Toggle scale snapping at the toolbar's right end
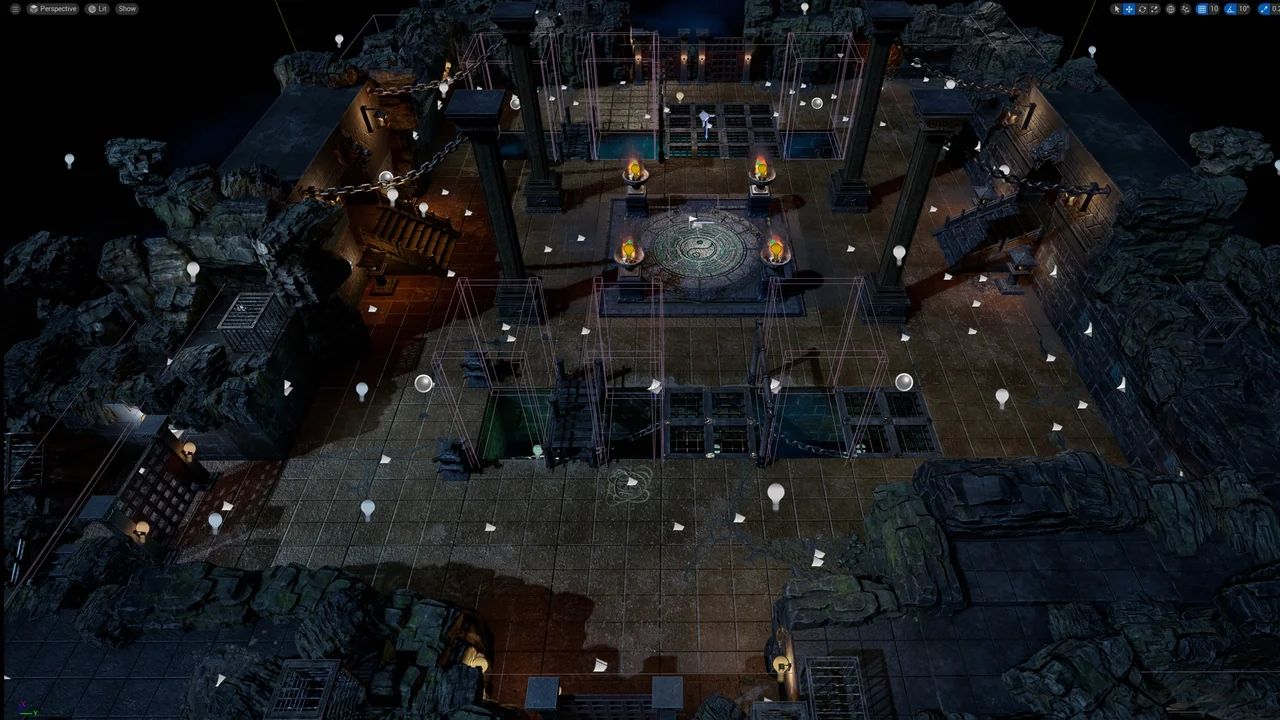1280x720 pixels. pyautogui.click(x=1263, y=9)
